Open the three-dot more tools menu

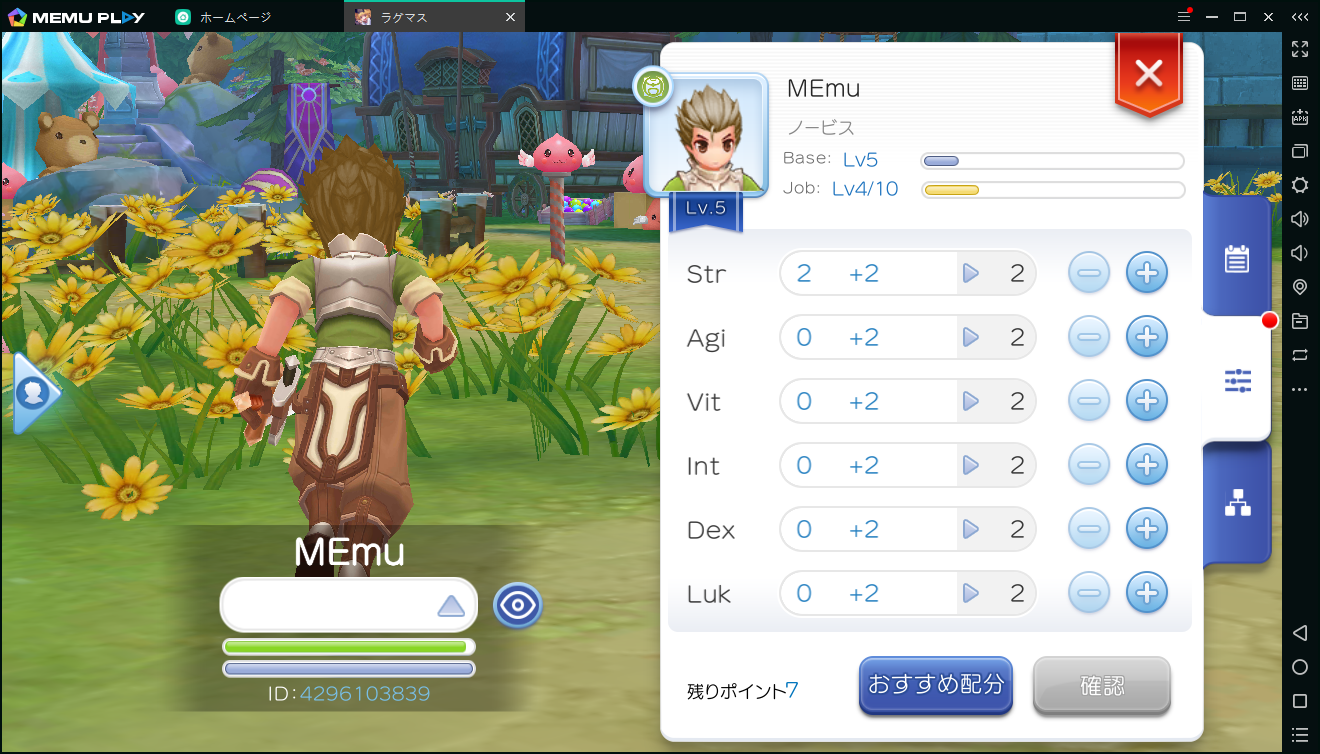coord(1300,388)
